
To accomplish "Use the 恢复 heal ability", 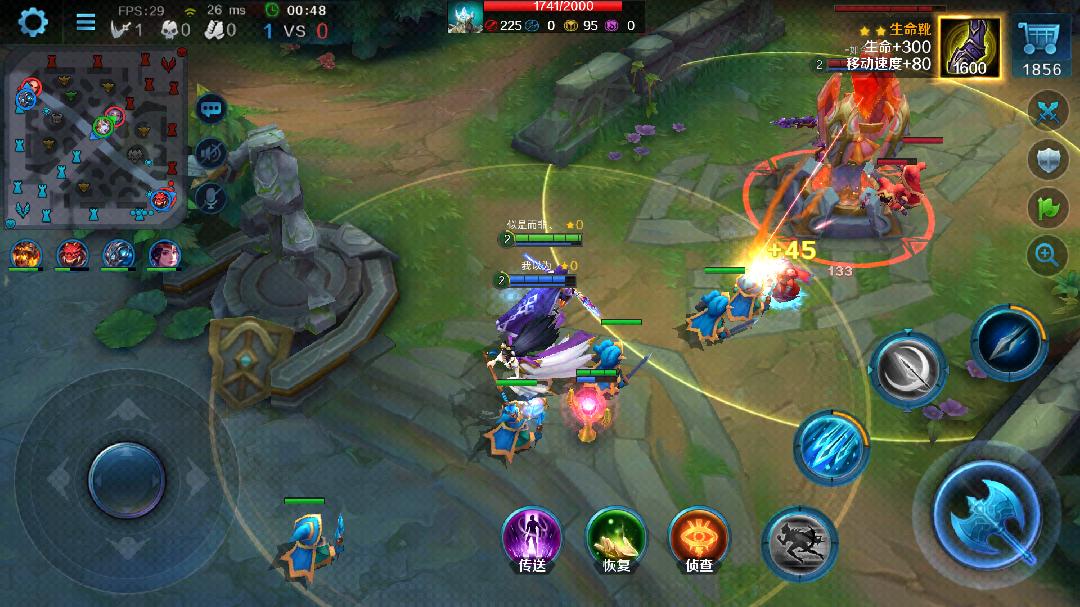I will 615,537.
